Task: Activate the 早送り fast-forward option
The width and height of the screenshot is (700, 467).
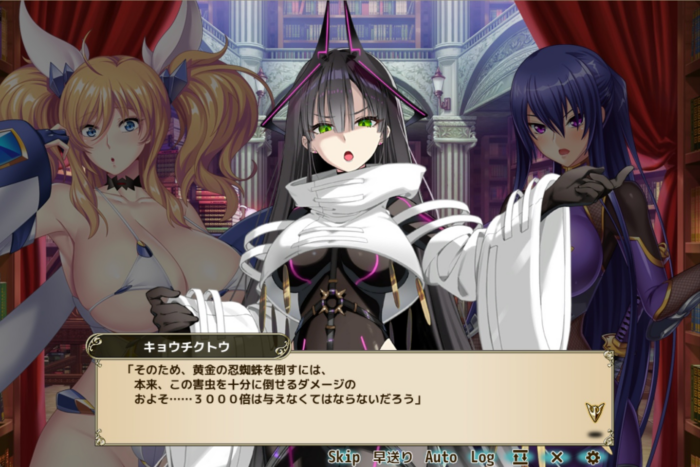Action: pyautogui.click(x=393, y=457)
